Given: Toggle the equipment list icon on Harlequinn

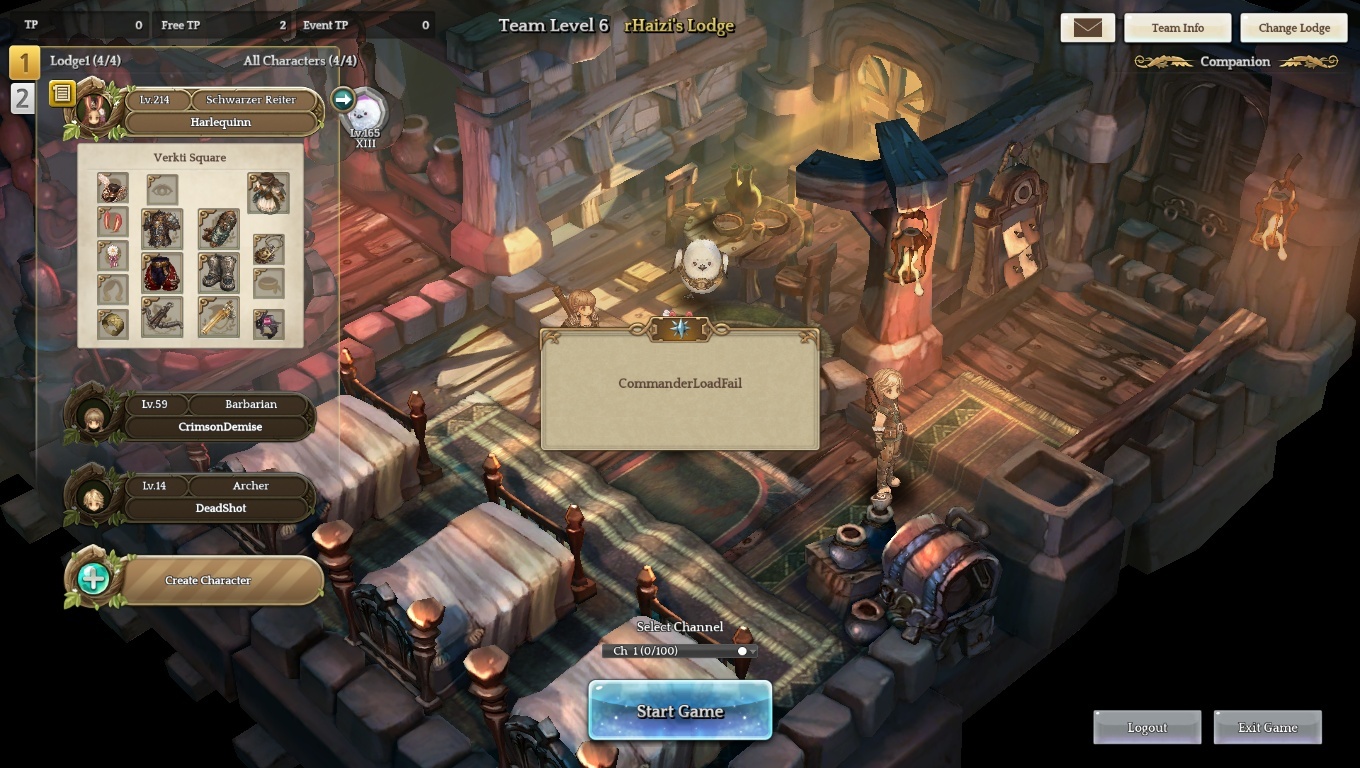Looking at the screenshot, I should (62, 93).
